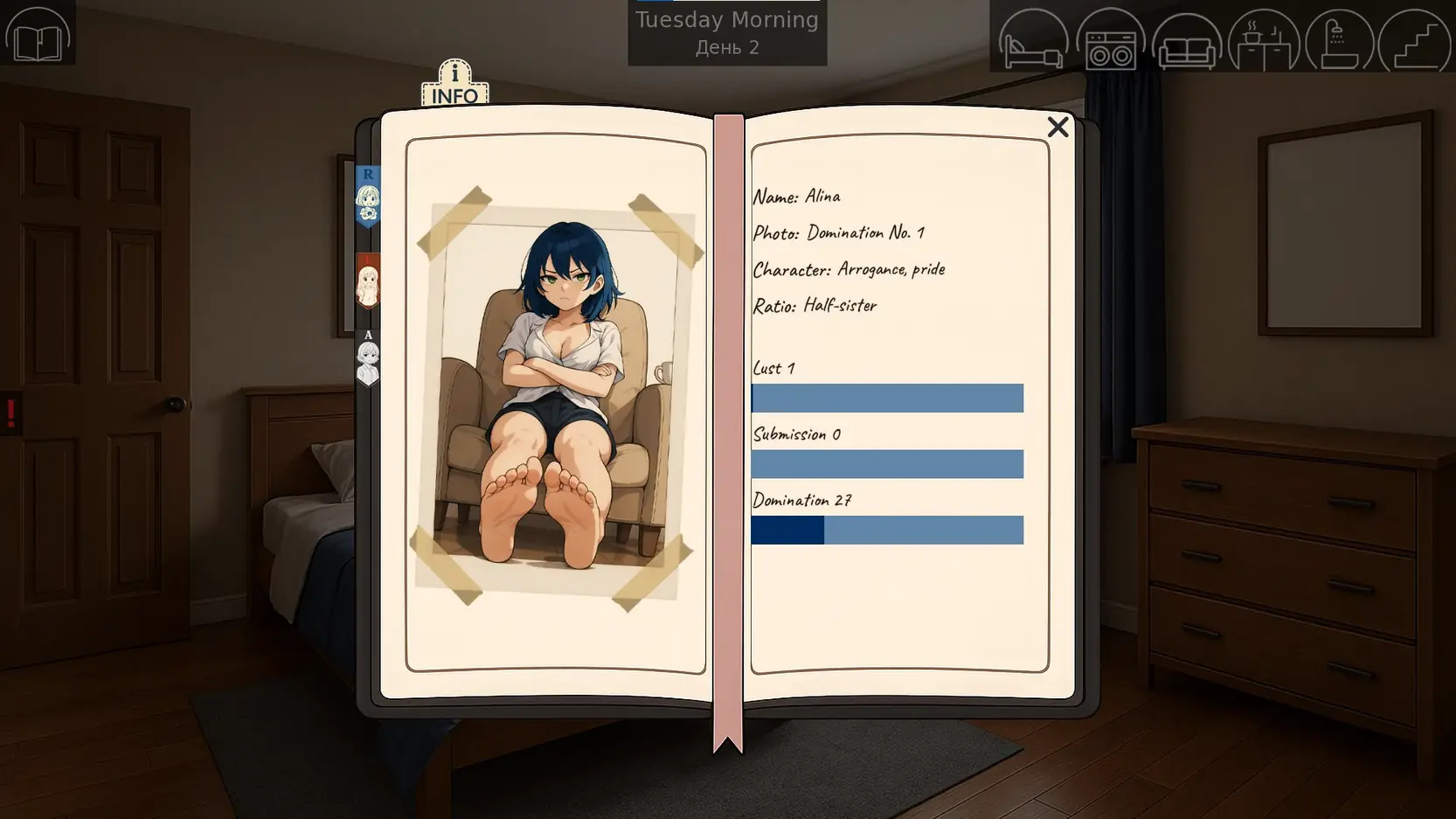The width and height of the screenshot is (1456, 819).
Task: Go to the bedroom location icon
Action: tap(1033, 41)
